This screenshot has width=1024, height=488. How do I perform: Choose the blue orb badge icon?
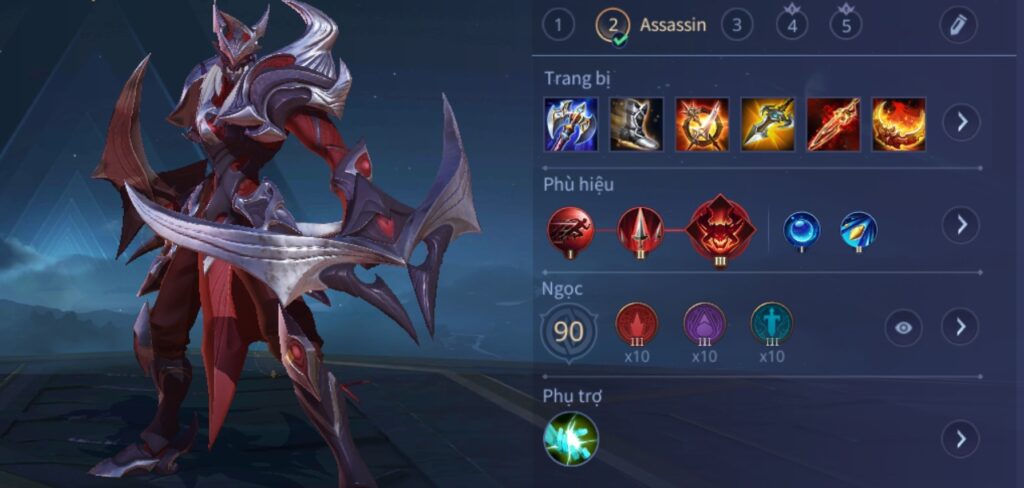[x=801, y=229]
